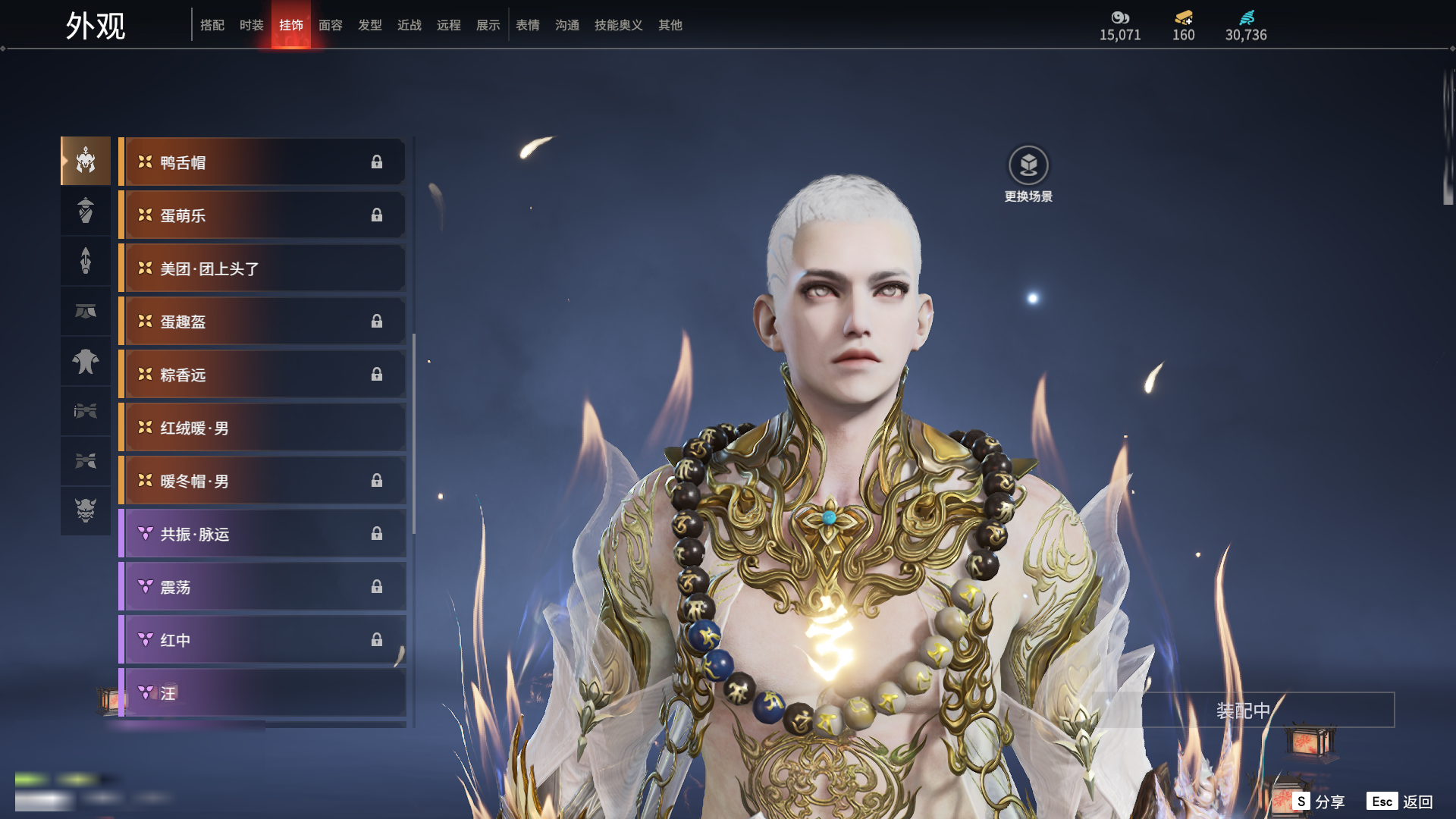
Task: Select the 面容 tab
Action: (x=330, y=25)
